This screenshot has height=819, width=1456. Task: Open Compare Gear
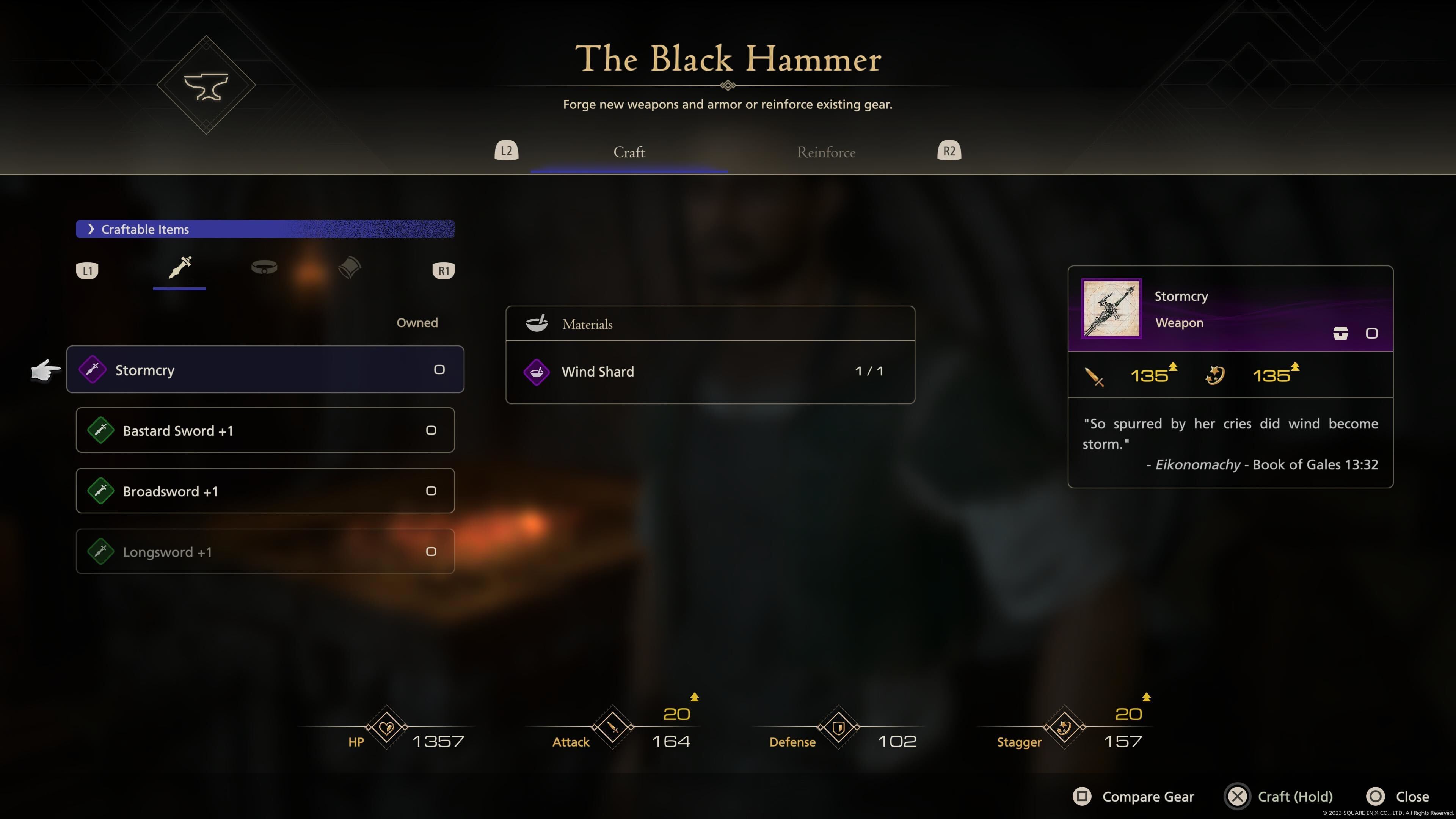1134,796
